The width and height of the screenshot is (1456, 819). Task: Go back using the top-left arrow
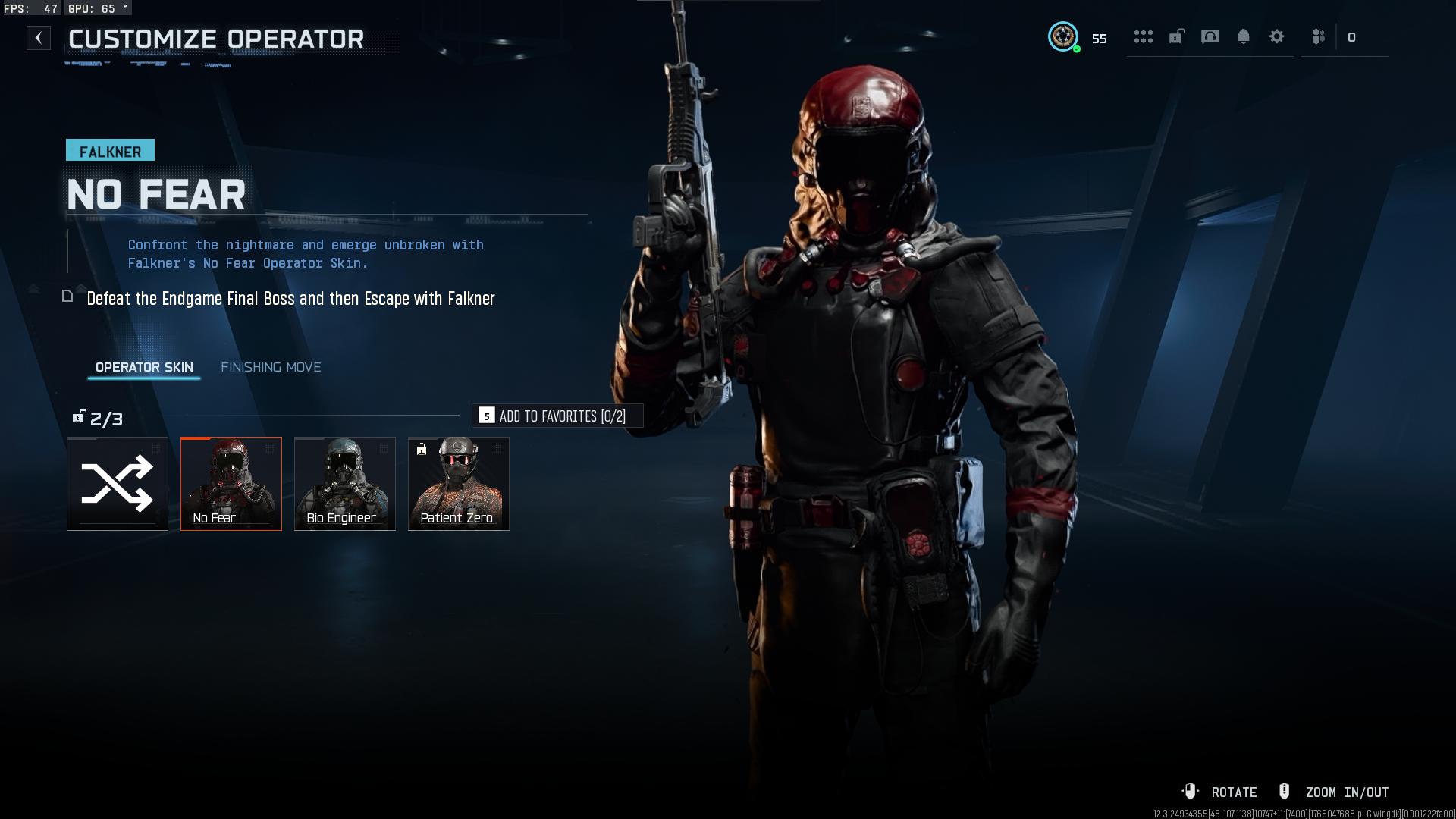(39, 38)
